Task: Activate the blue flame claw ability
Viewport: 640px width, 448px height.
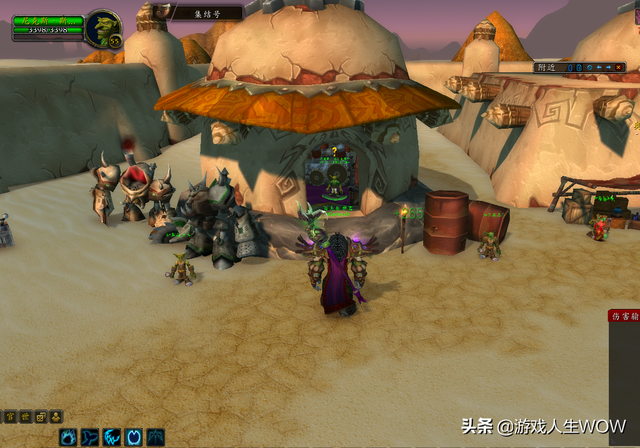Action: pos(68,437)
